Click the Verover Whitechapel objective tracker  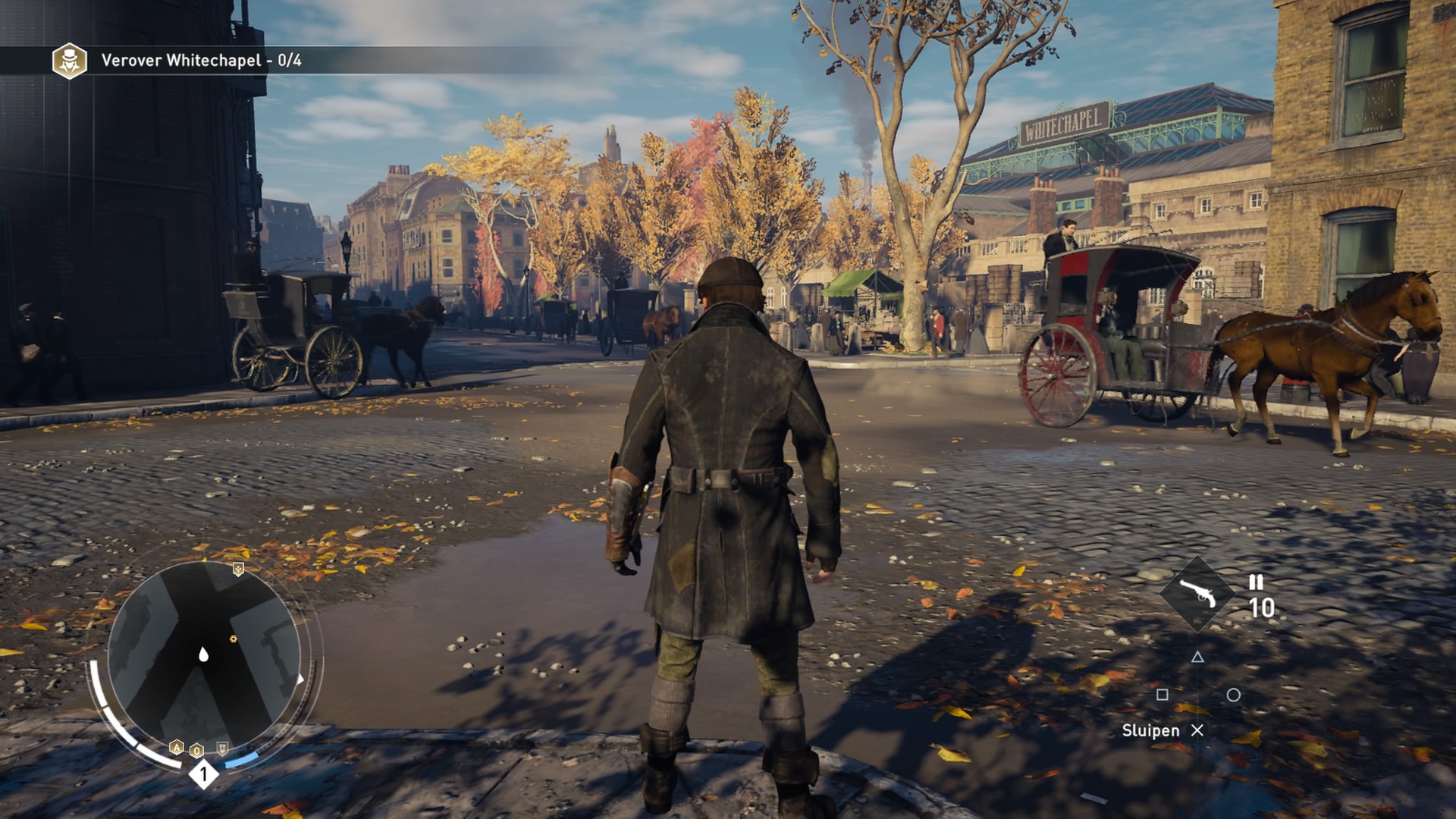tap(201, 61)
